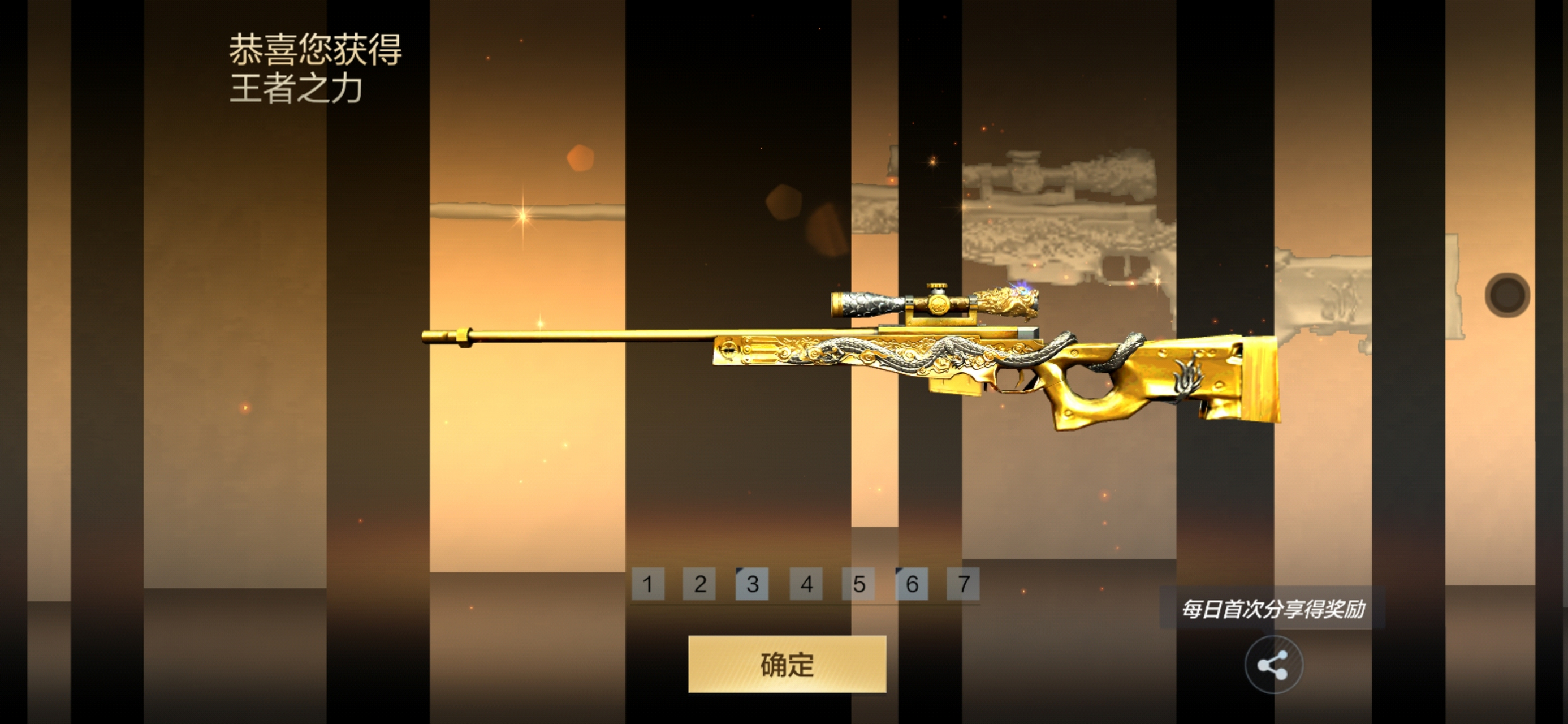The width and height of the screenshot is (1568, 724).
Task: Confirm the reward with the 确定 button
Action: click(x=787, y=663)
